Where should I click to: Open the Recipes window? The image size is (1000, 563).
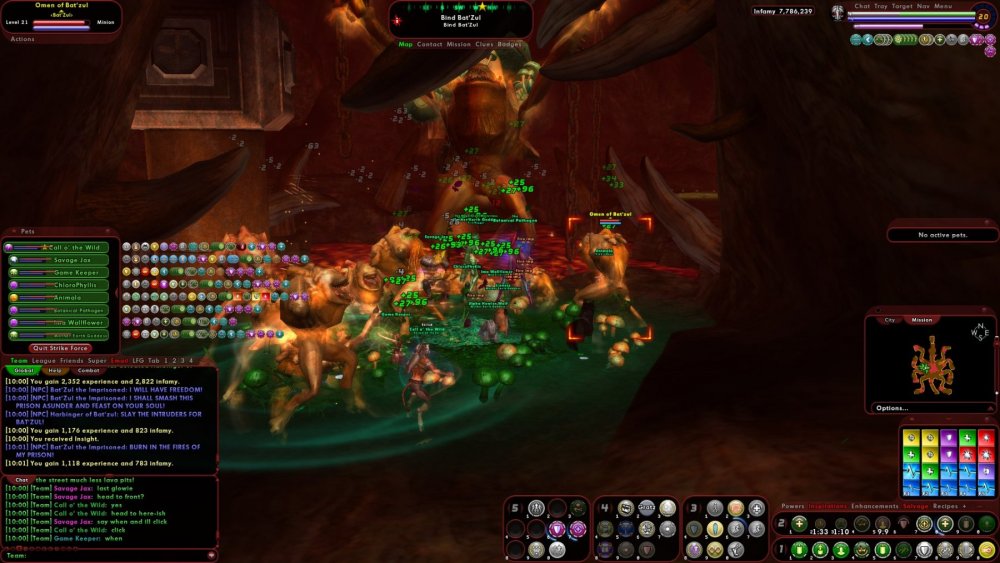[x=946, y=506]
